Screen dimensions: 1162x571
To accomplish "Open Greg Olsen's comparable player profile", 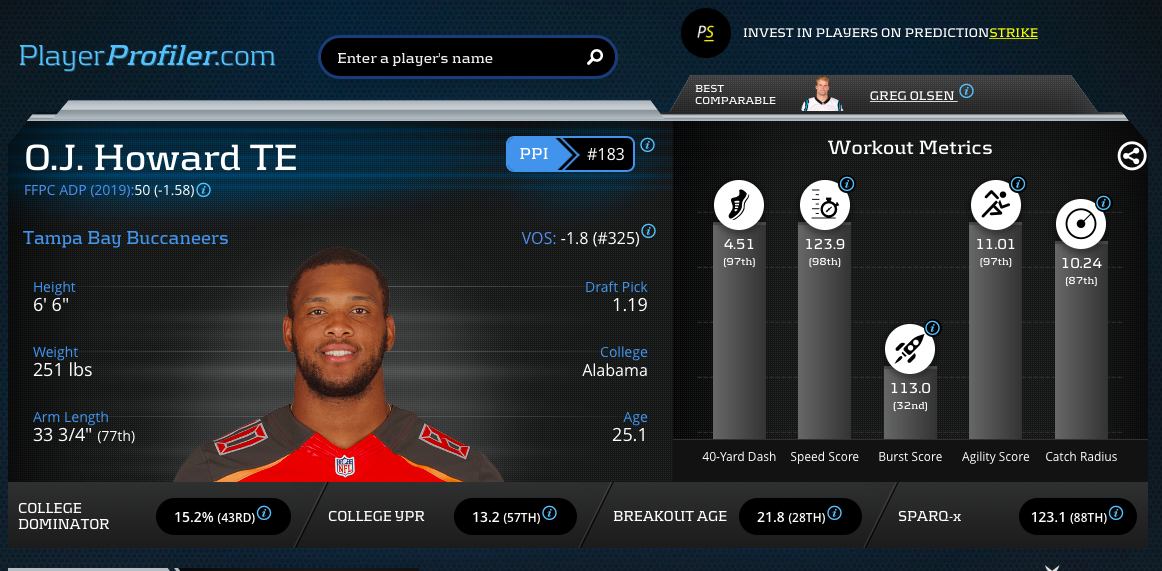I will click(912, 95).
